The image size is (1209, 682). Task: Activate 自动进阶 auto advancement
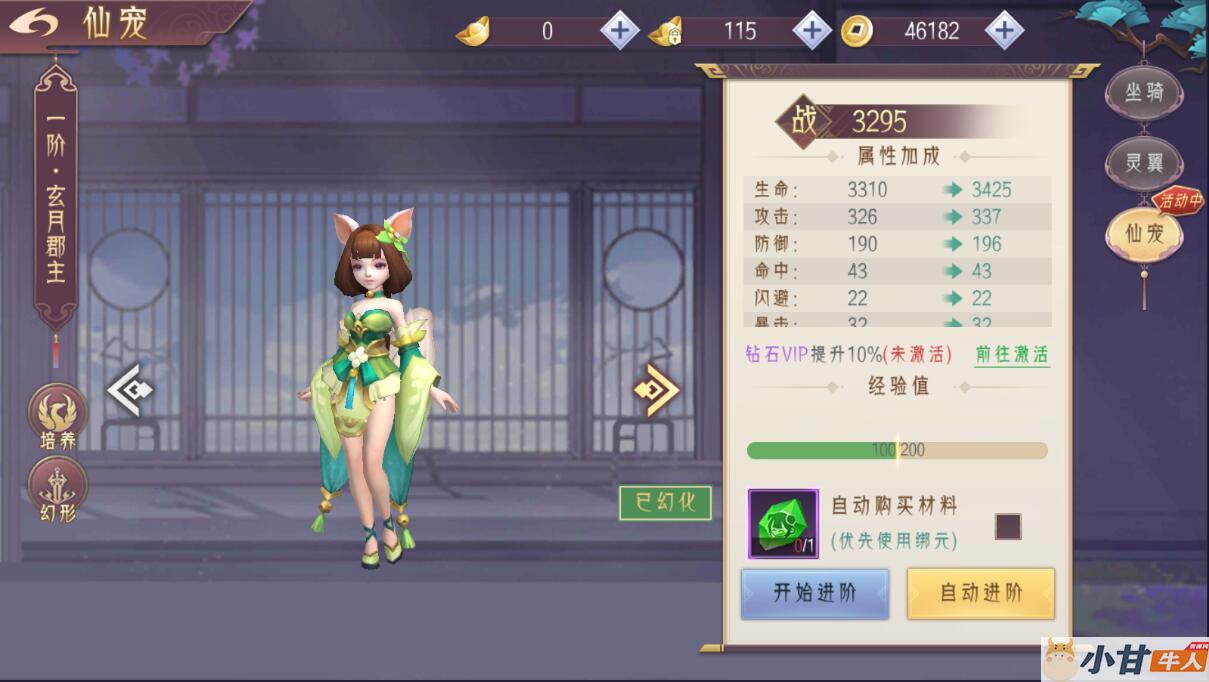[980, 593]
